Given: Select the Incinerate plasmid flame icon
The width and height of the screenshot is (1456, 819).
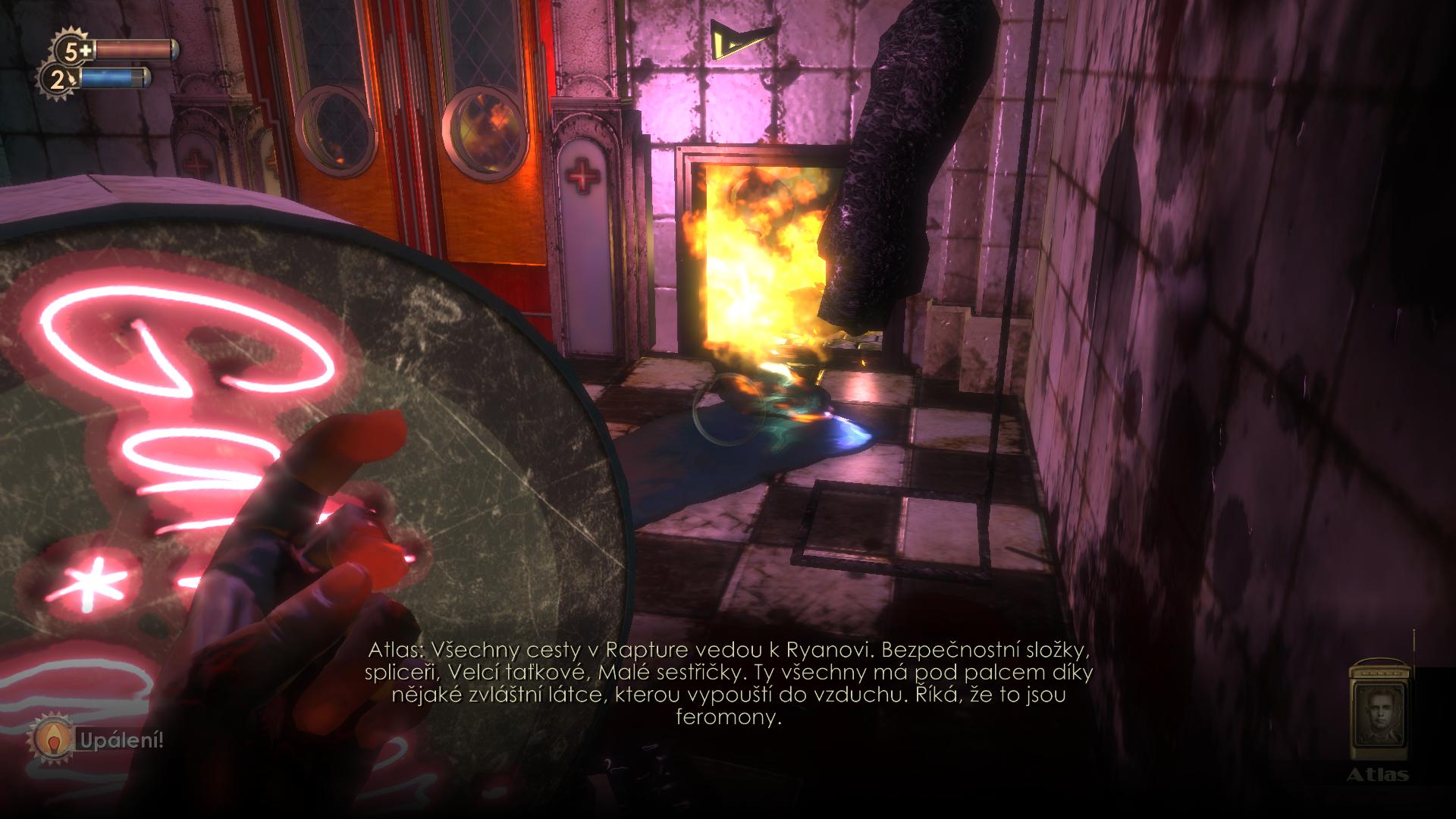Looking at the screenshot, I should coord(52,741).
